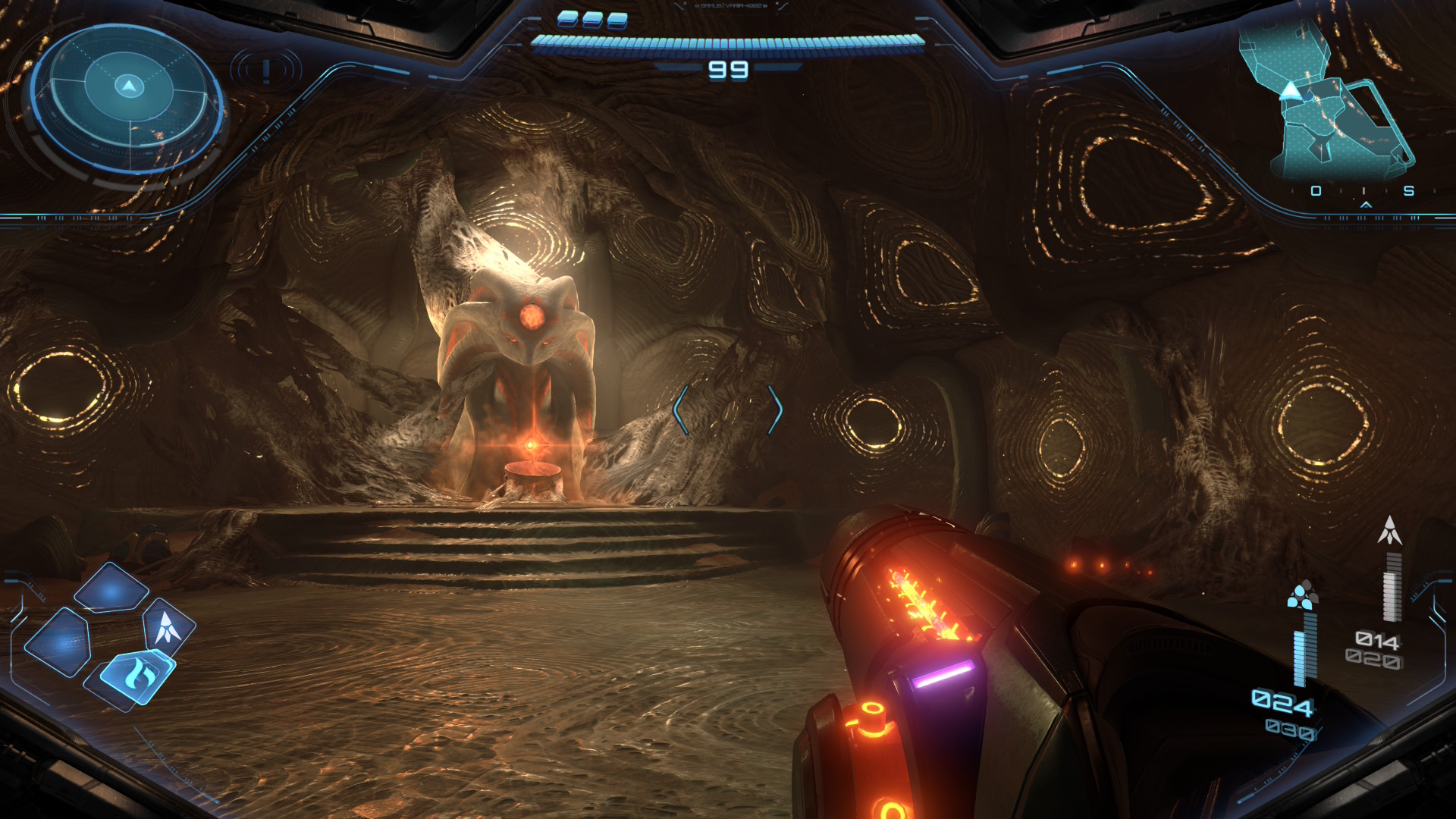Select the exclamation mark alert indicator
The height and width of the screenshot is (819, 1456).
[x=266, y=71]
